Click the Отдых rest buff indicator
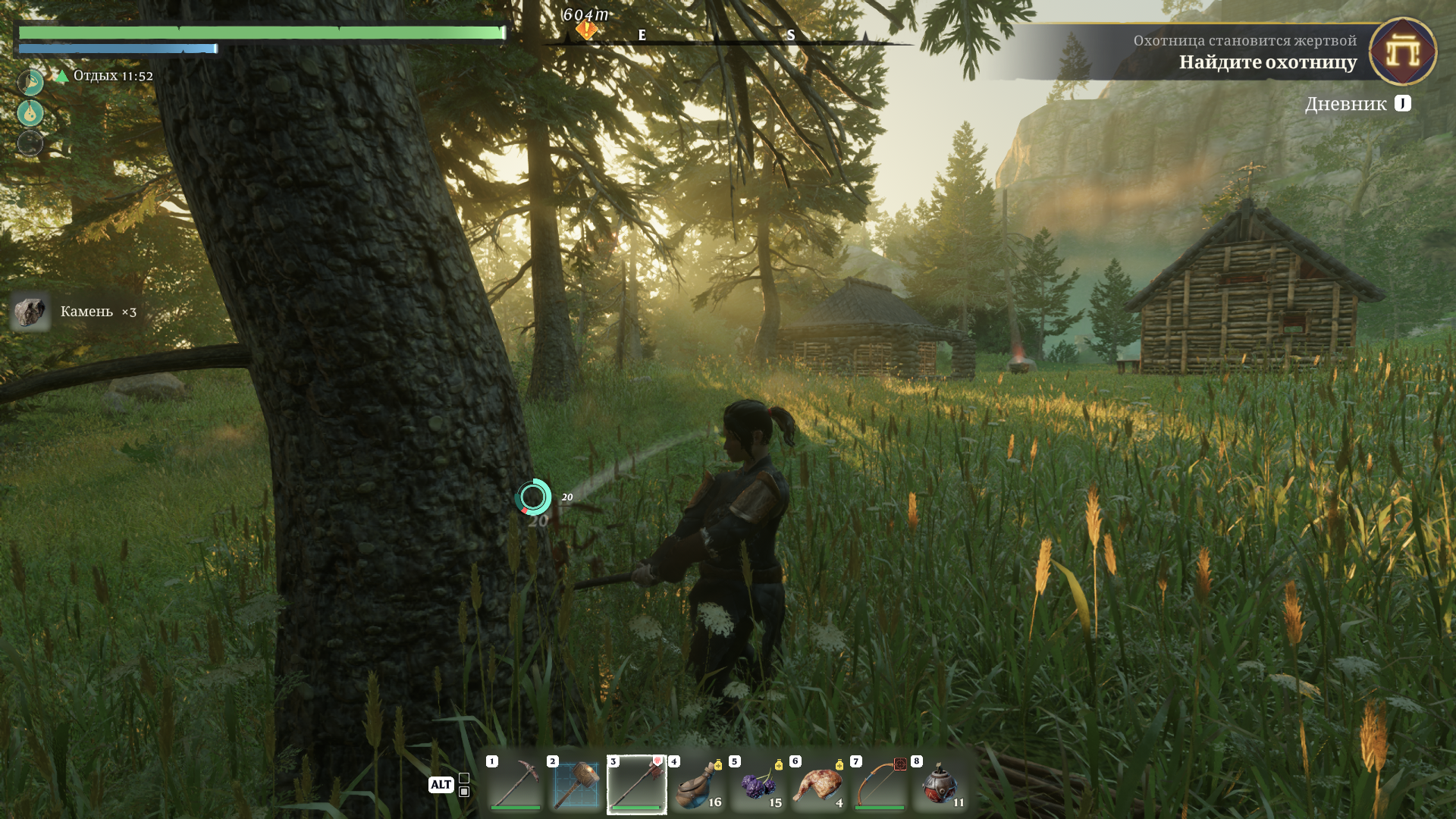Screen dimensions: 1456x819 coord(106,76)
